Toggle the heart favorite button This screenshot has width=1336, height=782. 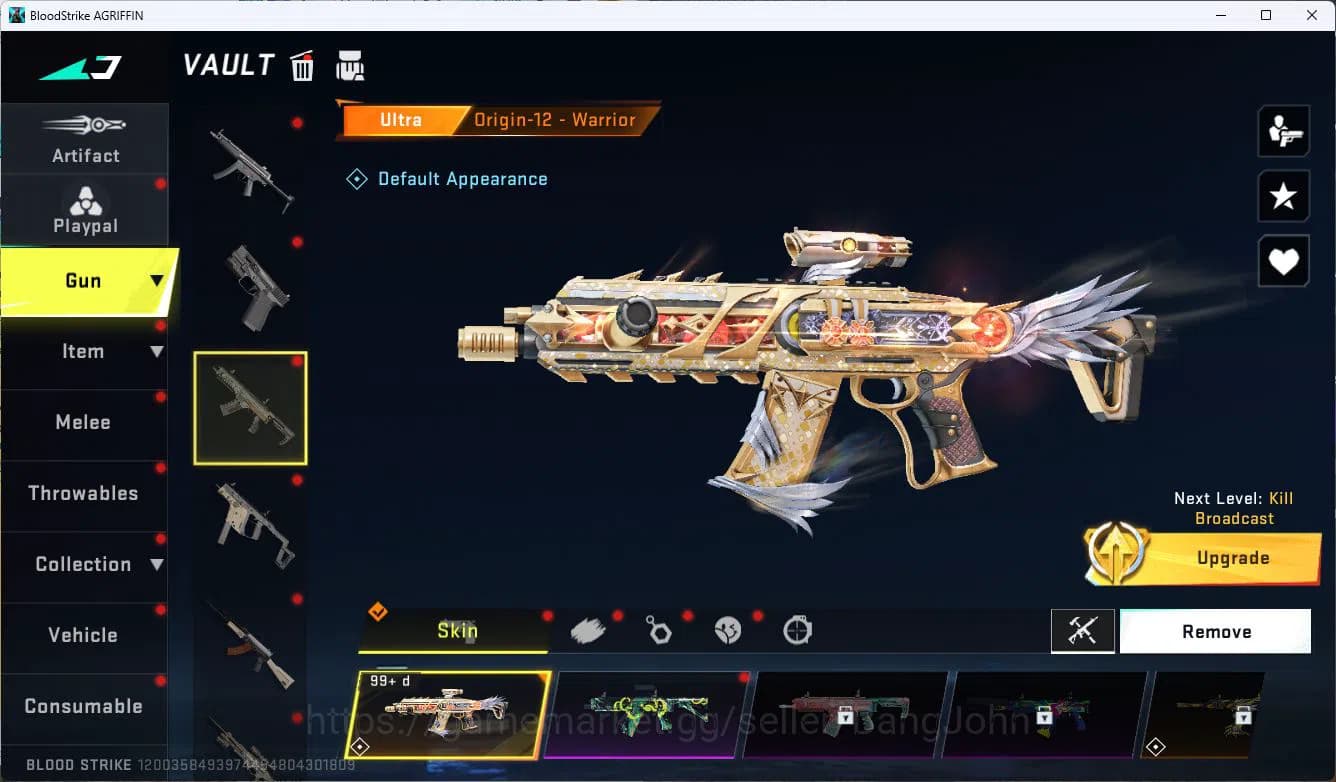click(1283, 261)
